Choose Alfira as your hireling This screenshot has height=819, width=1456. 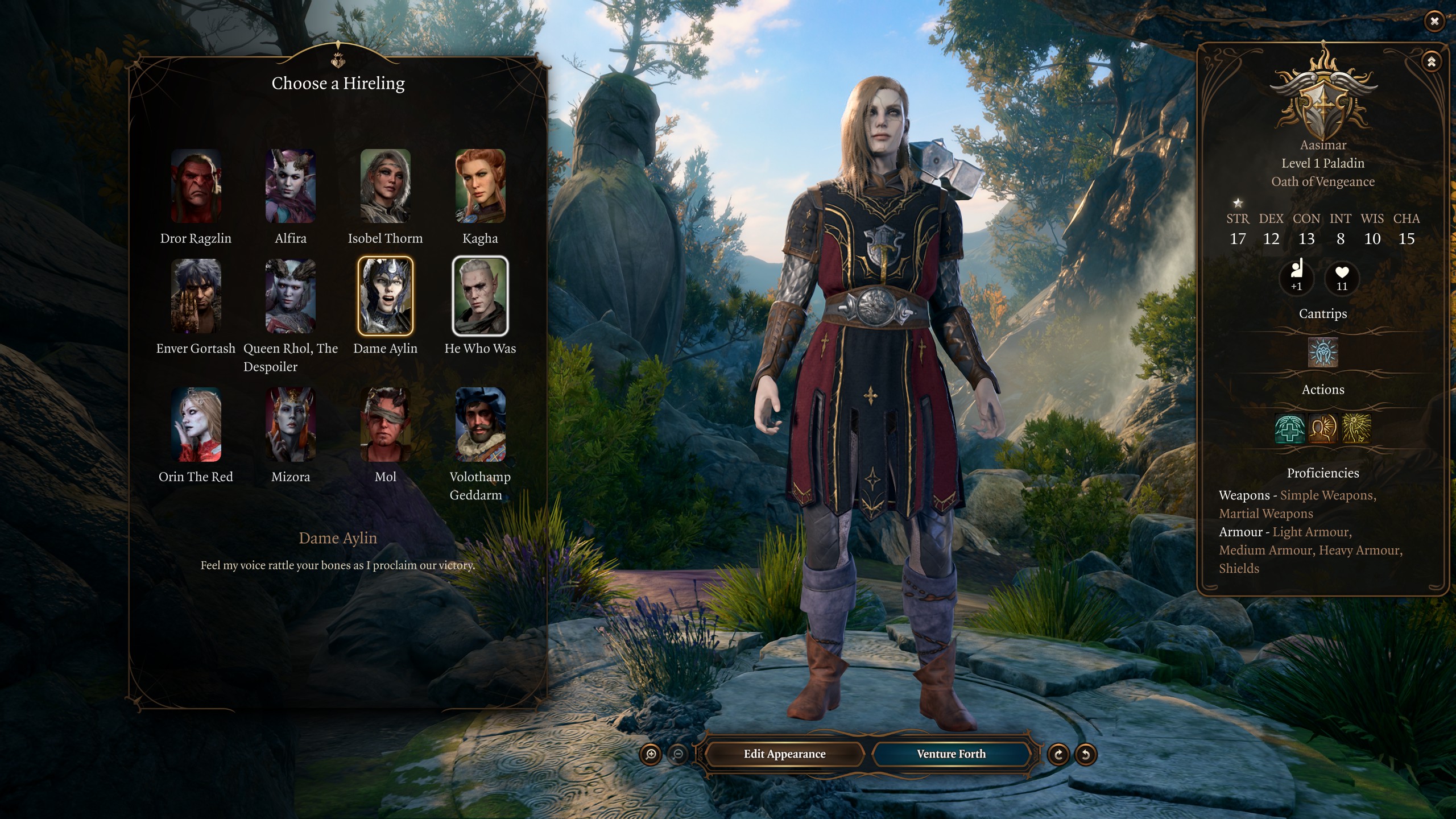click(291, 186)
